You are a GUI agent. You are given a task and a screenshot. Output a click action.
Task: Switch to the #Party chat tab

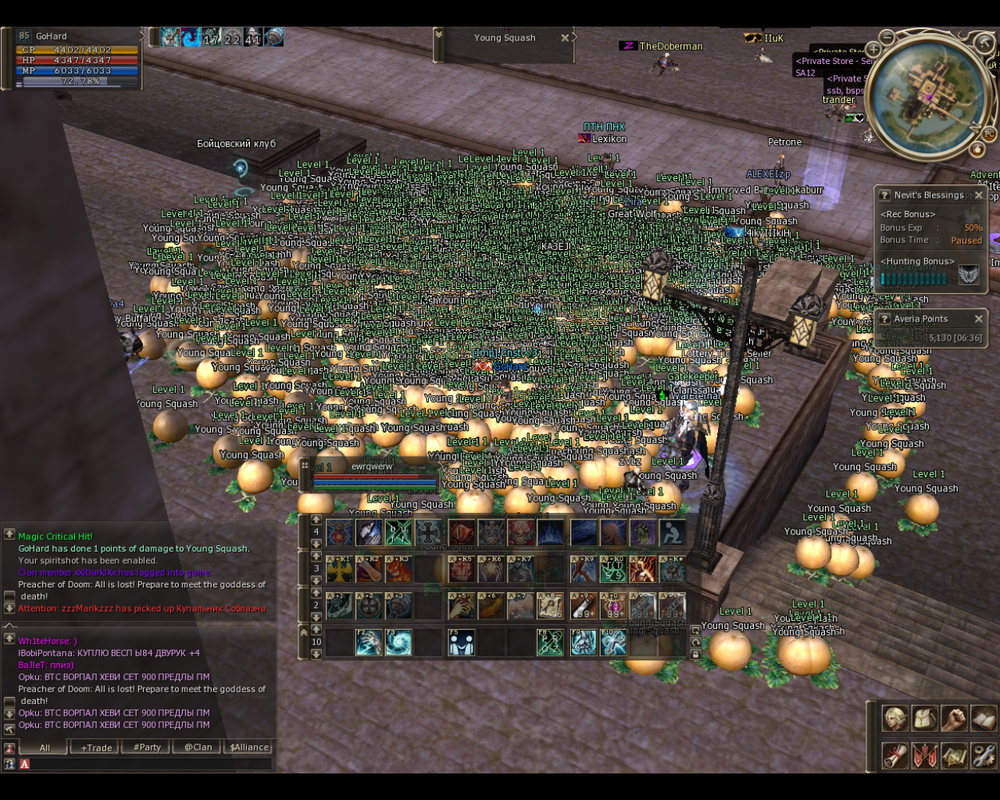point(147,747)
